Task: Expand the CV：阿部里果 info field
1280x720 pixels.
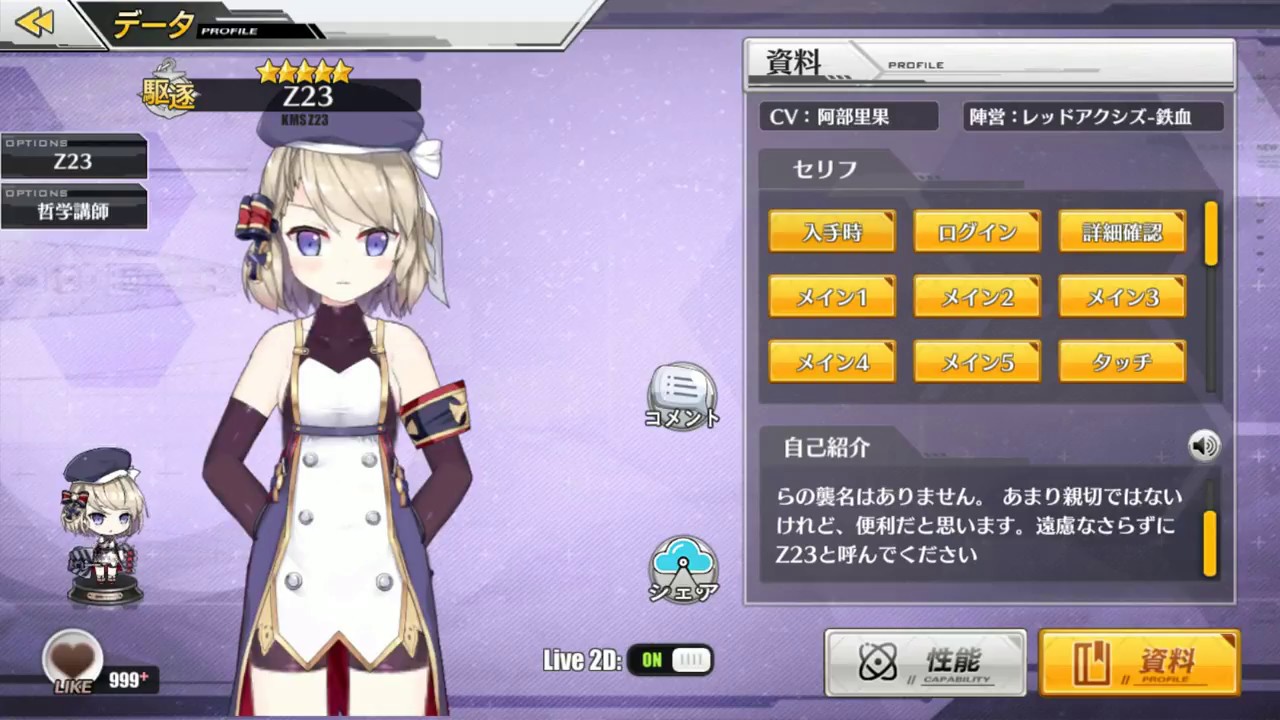Action: 848,117
